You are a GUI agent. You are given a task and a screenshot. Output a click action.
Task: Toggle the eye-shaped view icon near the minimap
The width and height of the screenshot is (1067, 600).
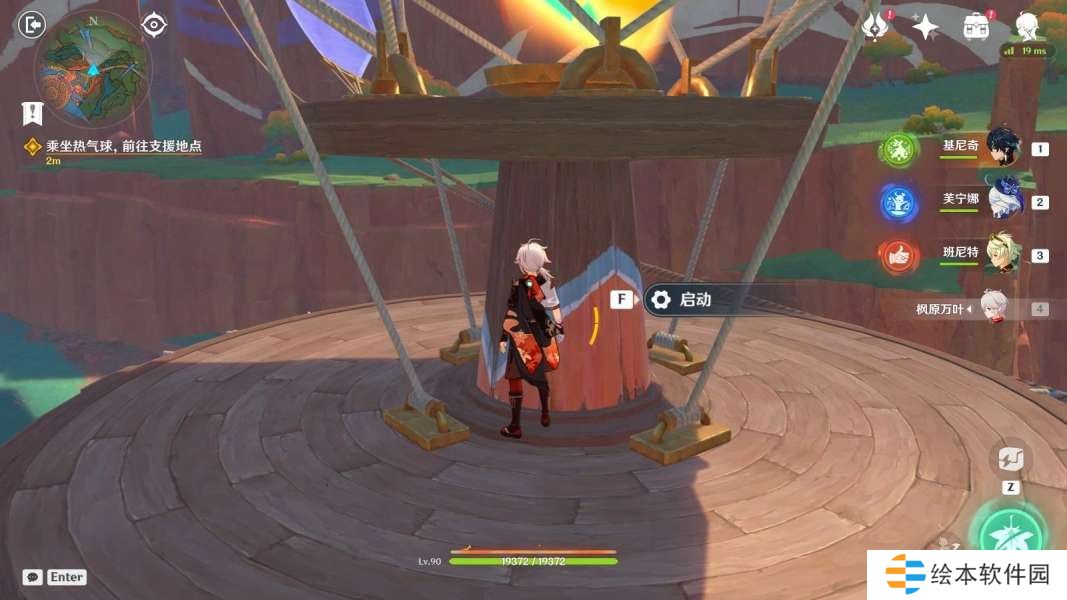point(153,24)
